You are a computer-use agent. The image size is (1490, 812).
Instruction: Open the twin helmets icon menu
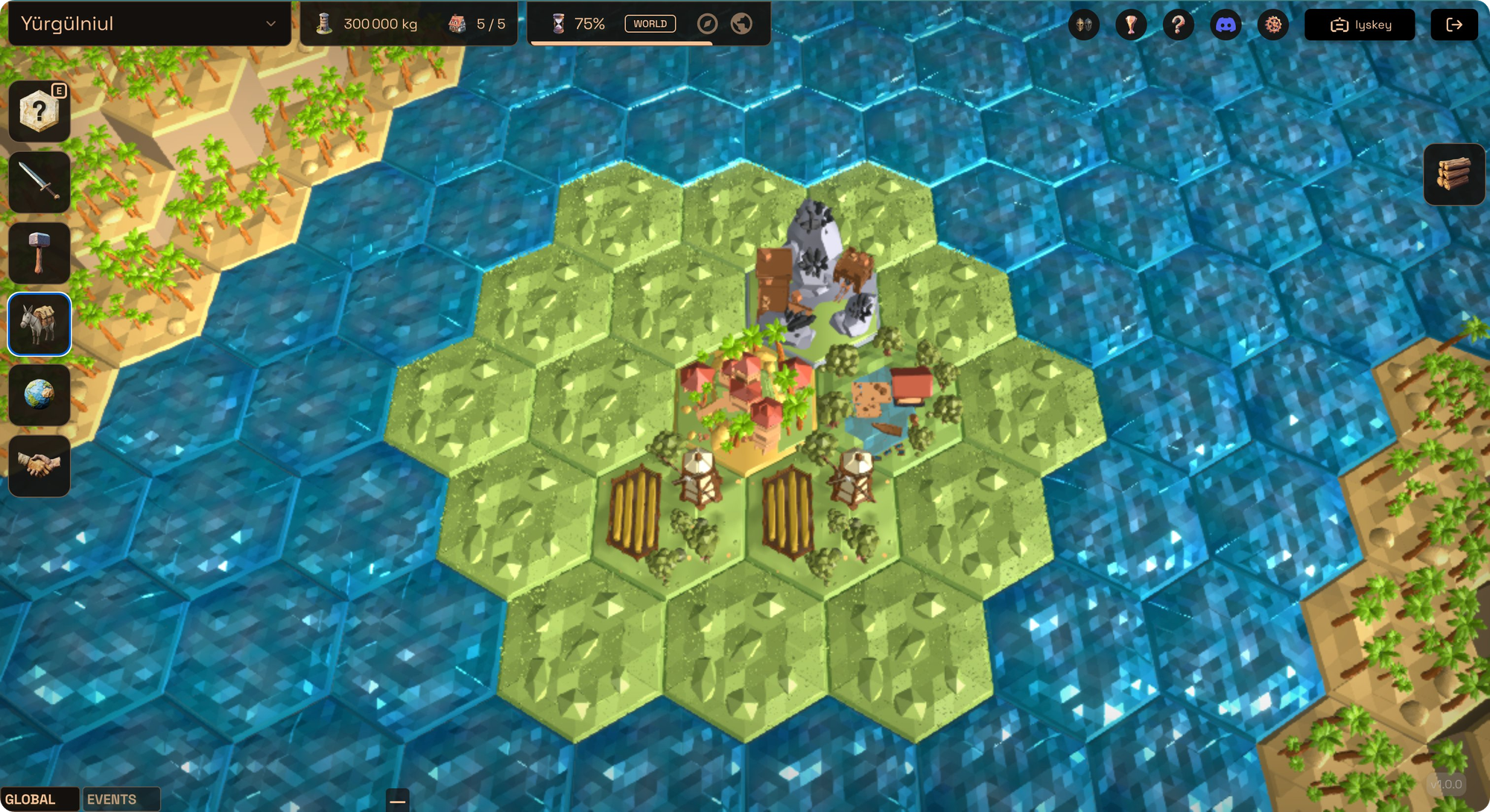[1083, 25]
